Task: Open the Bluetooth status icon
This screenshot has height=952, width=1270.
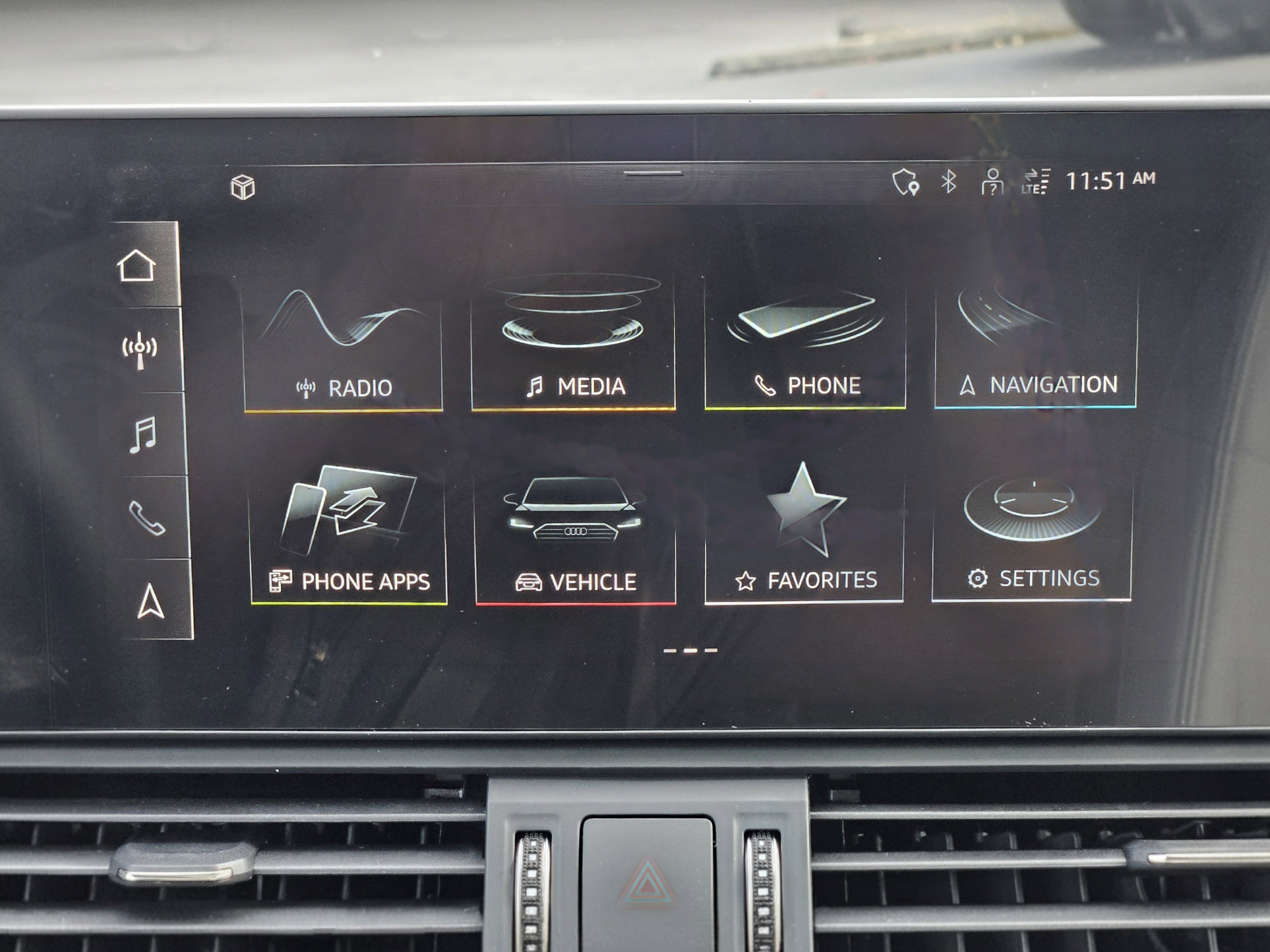Action: point(948,182)
